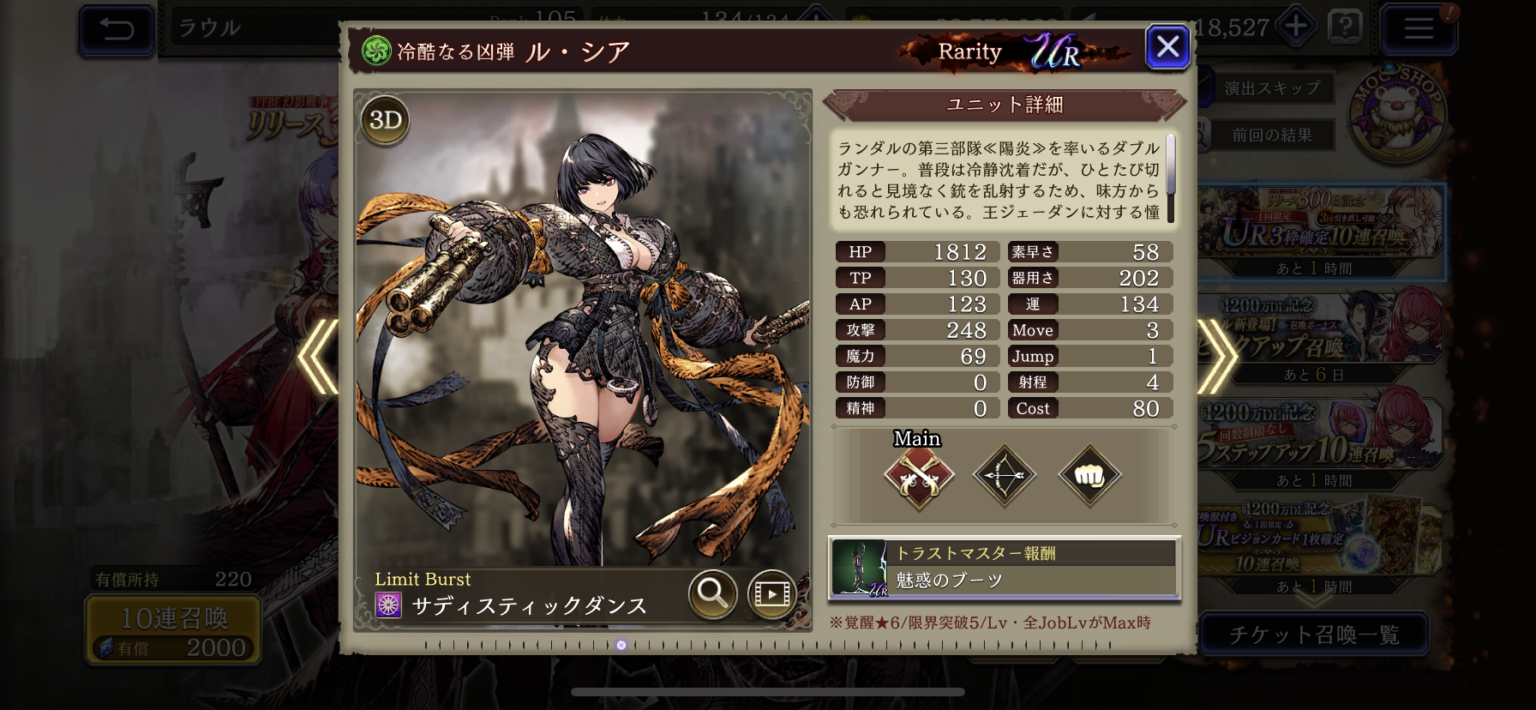
Task: Toggle 演出スキップ animation skip
Action: pyautogui.click(x=1272, y=88)
